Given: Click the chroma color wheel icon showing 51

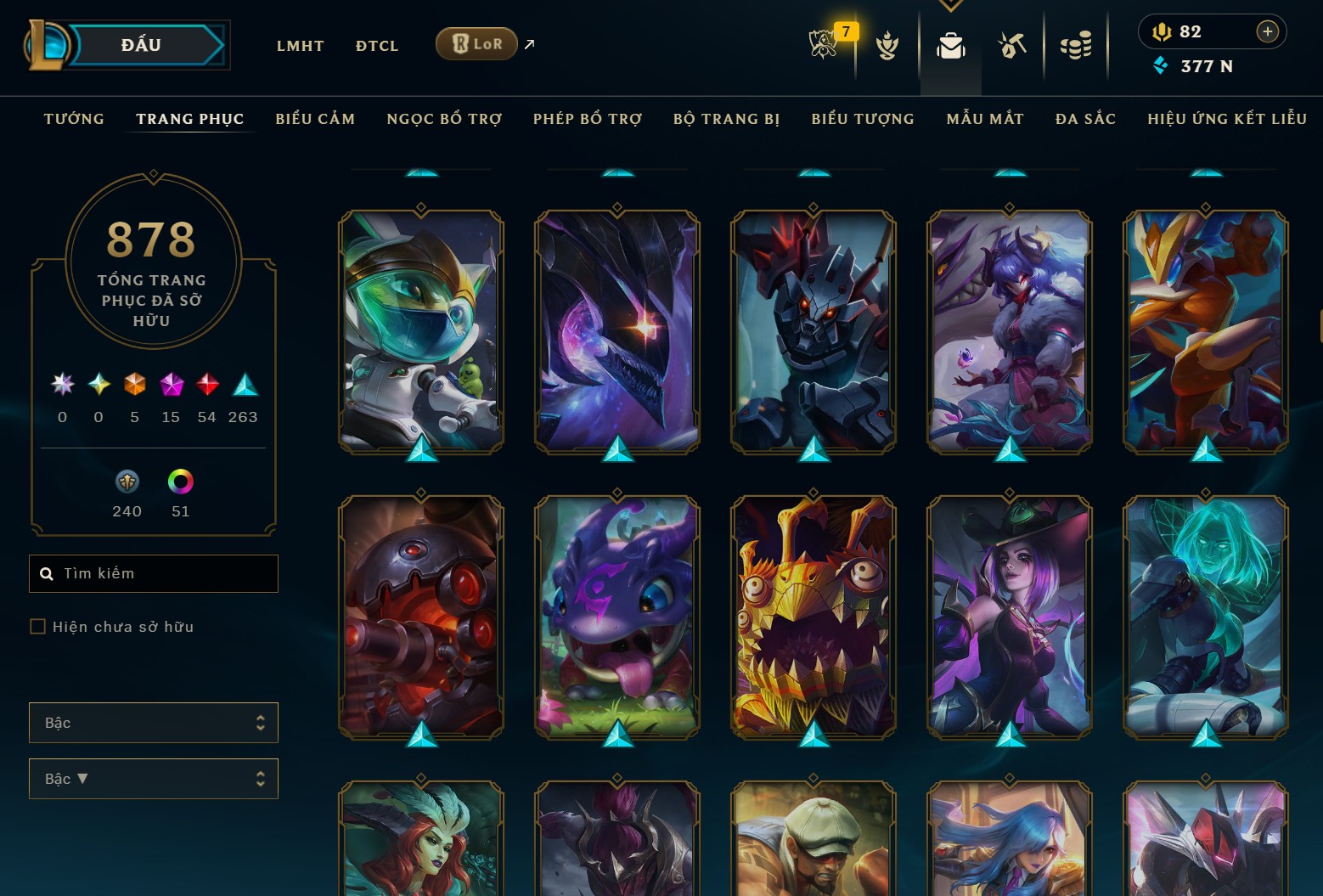Looking at the screenshot, I should [x=180, y=482].
